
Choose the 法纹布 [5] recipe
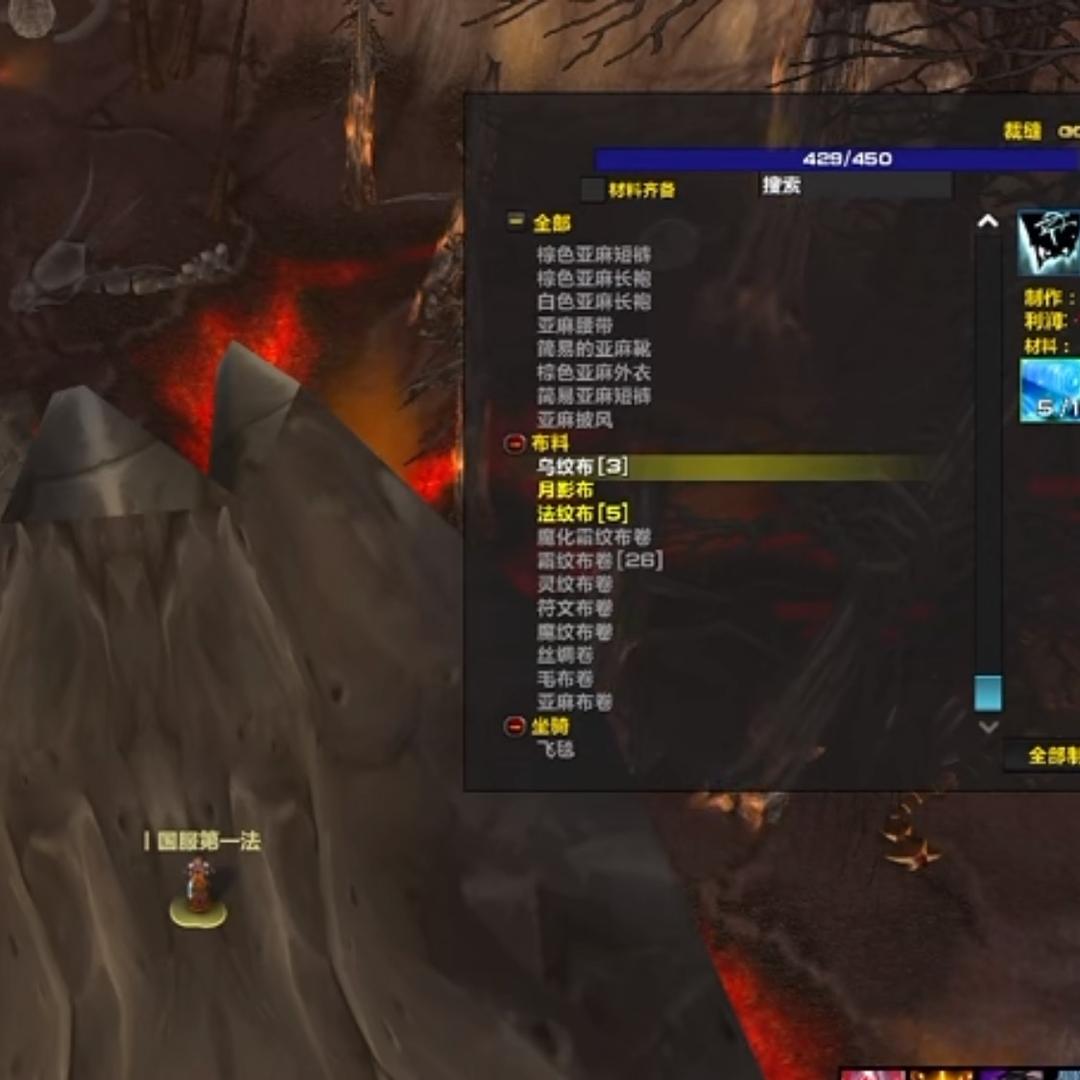coord(582,514)
